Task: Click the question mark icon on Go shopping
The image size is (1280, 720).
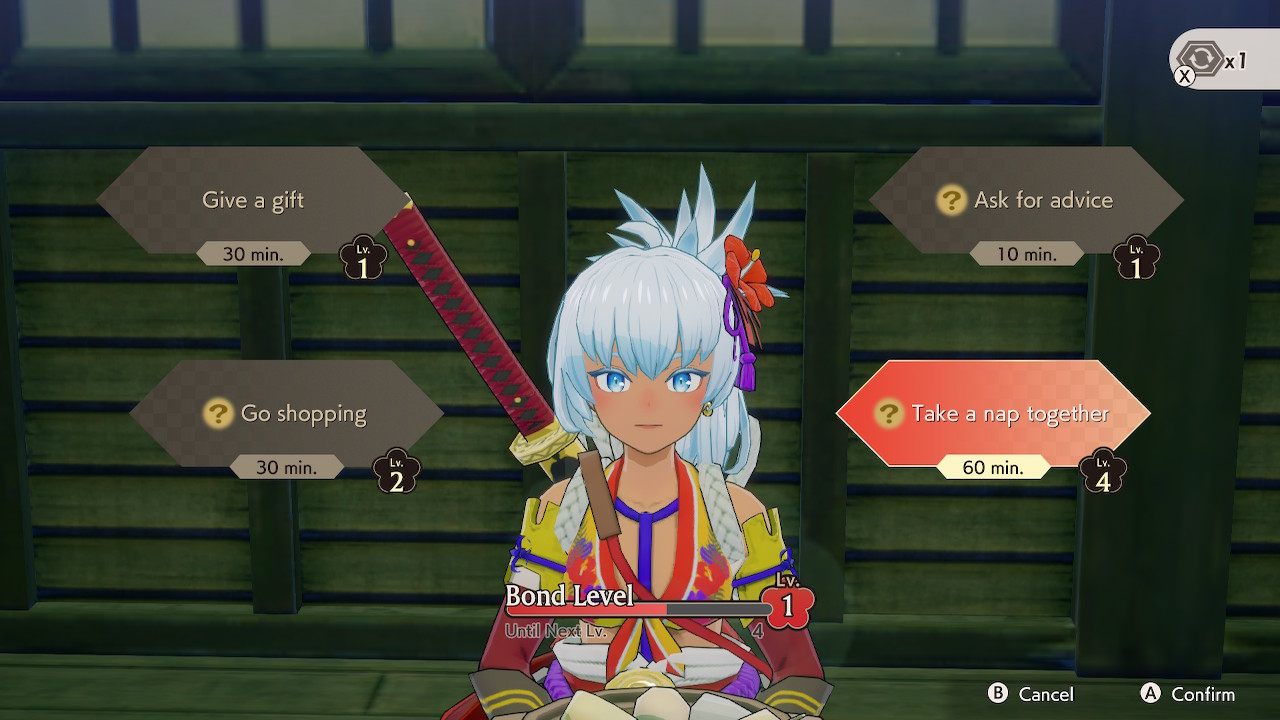Action: (219, 413)
